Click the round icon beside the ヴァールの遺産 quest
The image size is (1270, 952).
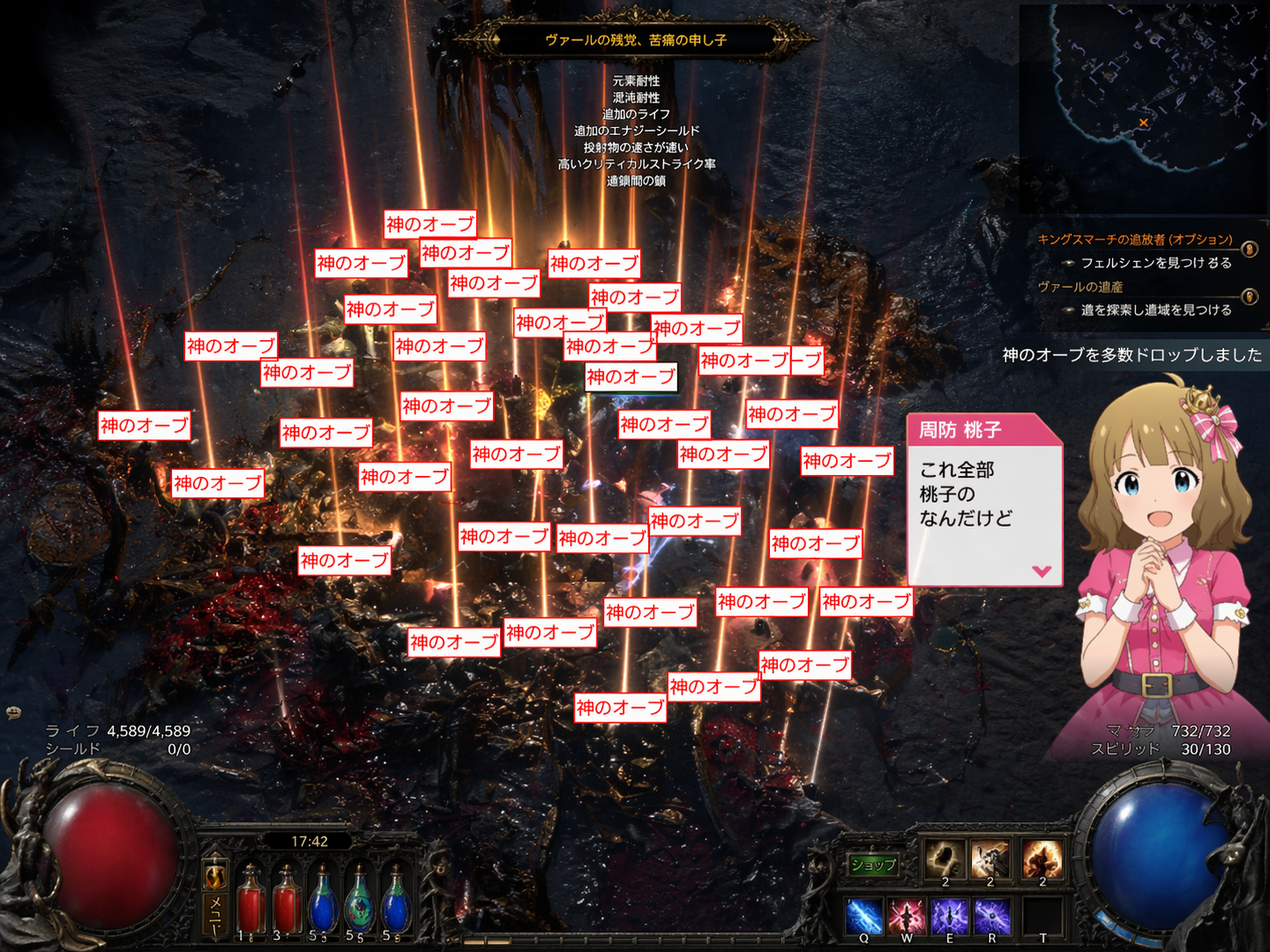click(1250, 297)
